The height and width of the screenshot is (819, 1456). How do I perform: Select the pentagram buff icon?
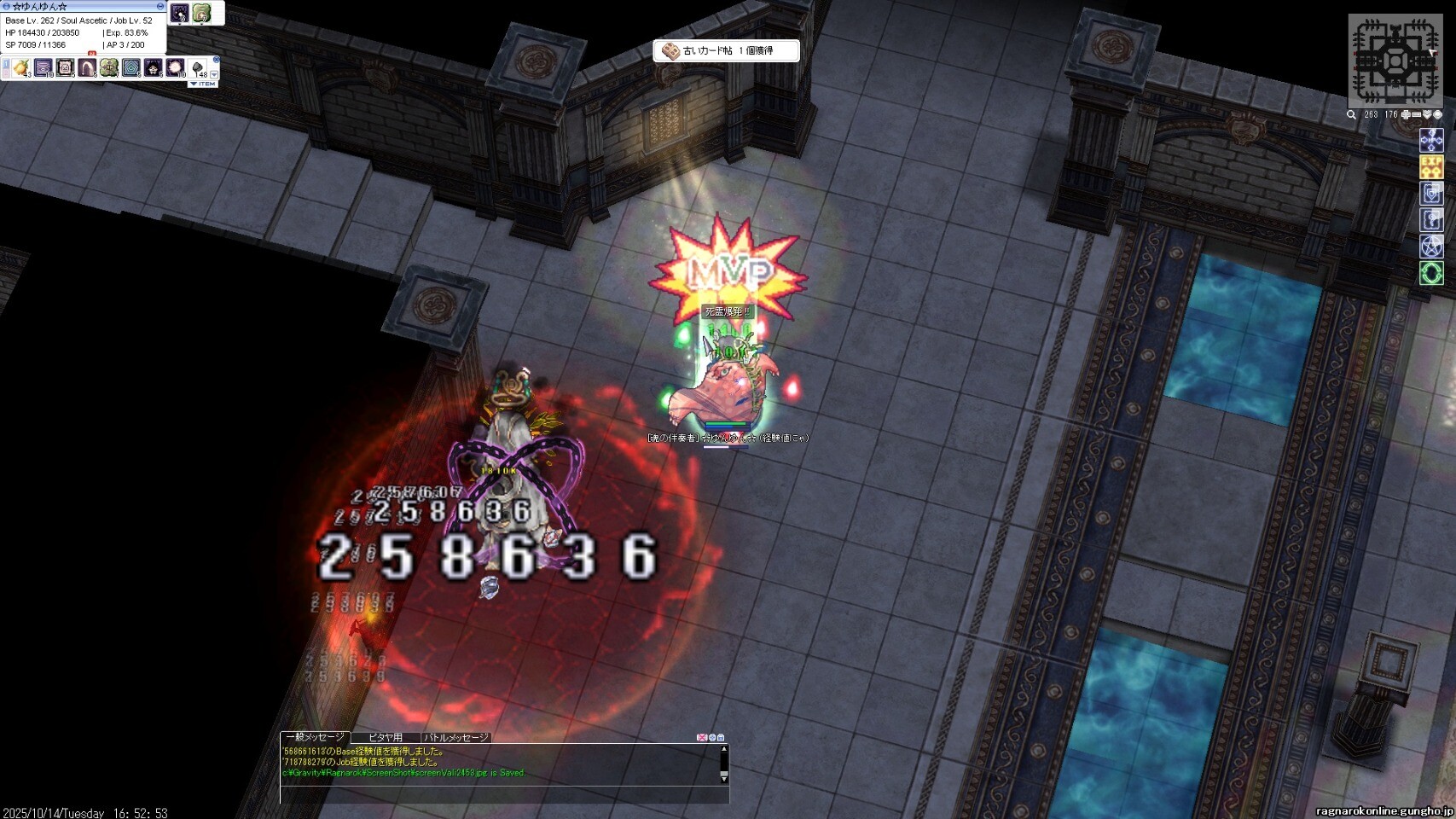[1431, 247]
